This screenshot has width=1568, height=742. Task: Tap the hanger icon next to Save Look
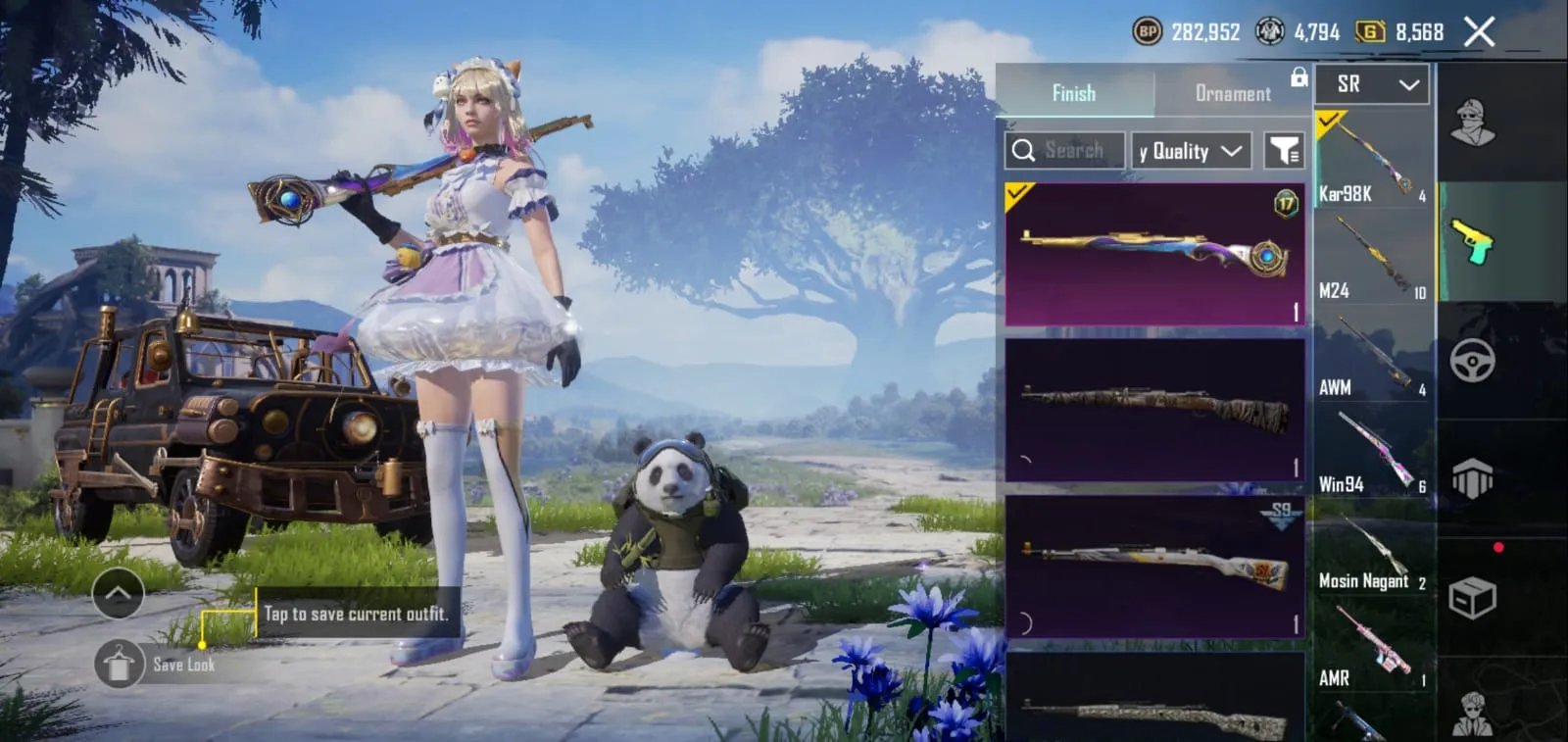click(119, 664)
